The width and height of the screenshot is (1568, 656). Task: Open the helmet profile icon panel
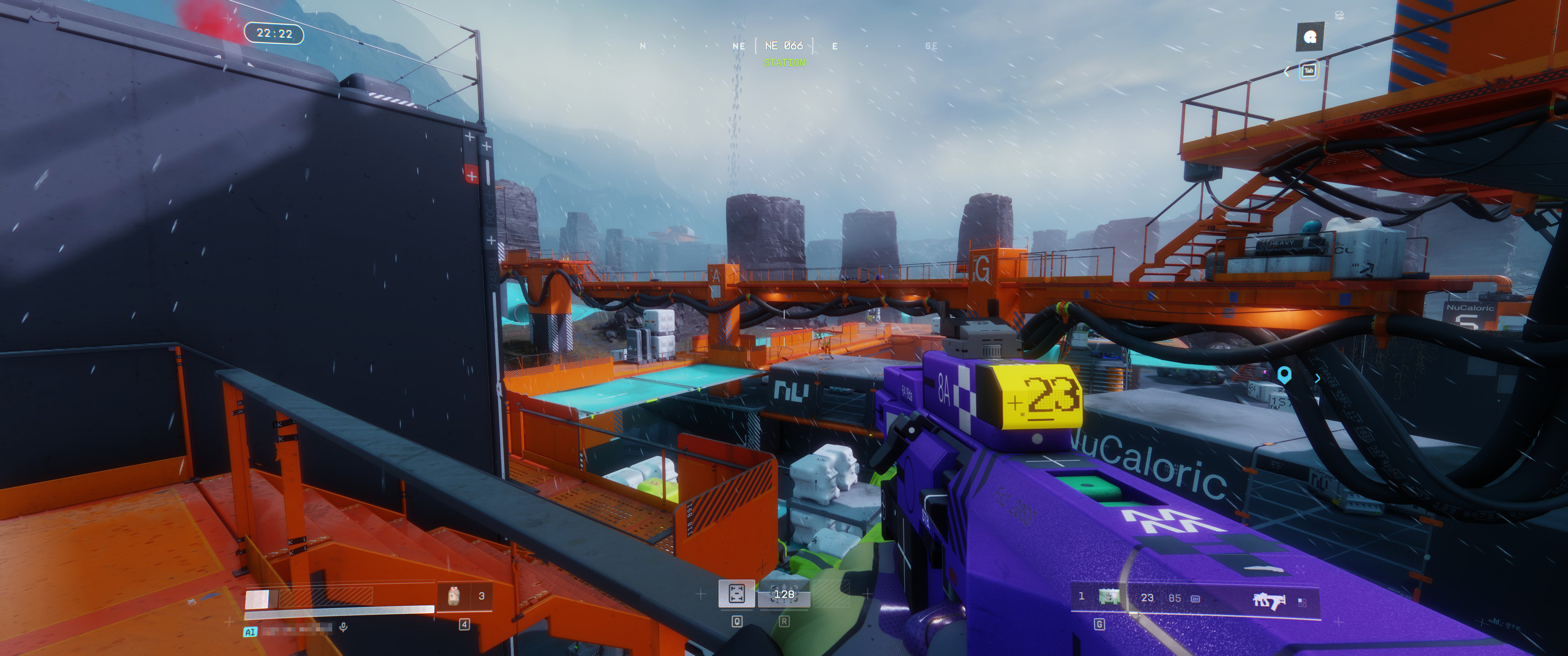(x=1310, y=38)
